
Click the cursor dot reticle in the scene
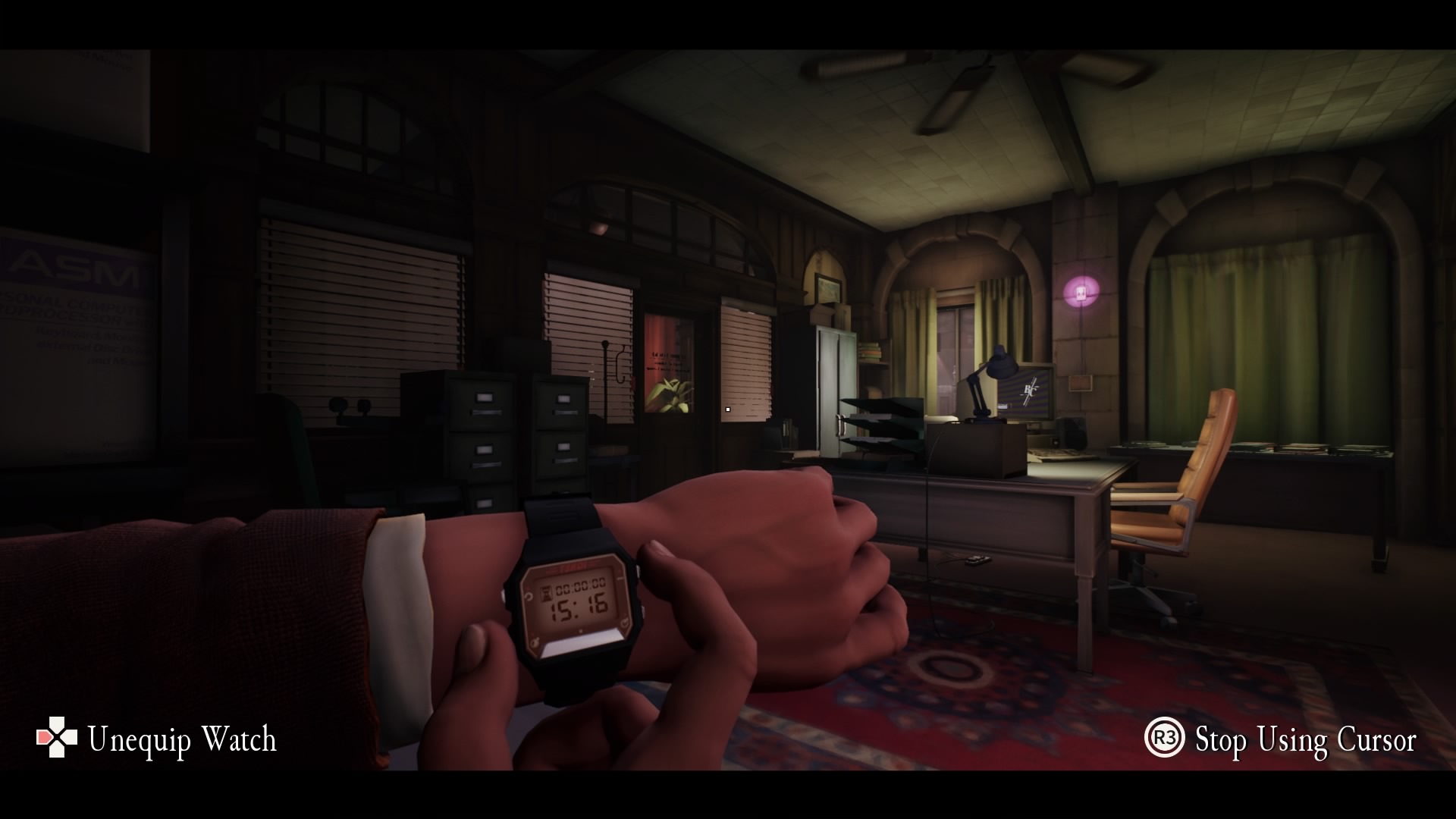point(726,408)
